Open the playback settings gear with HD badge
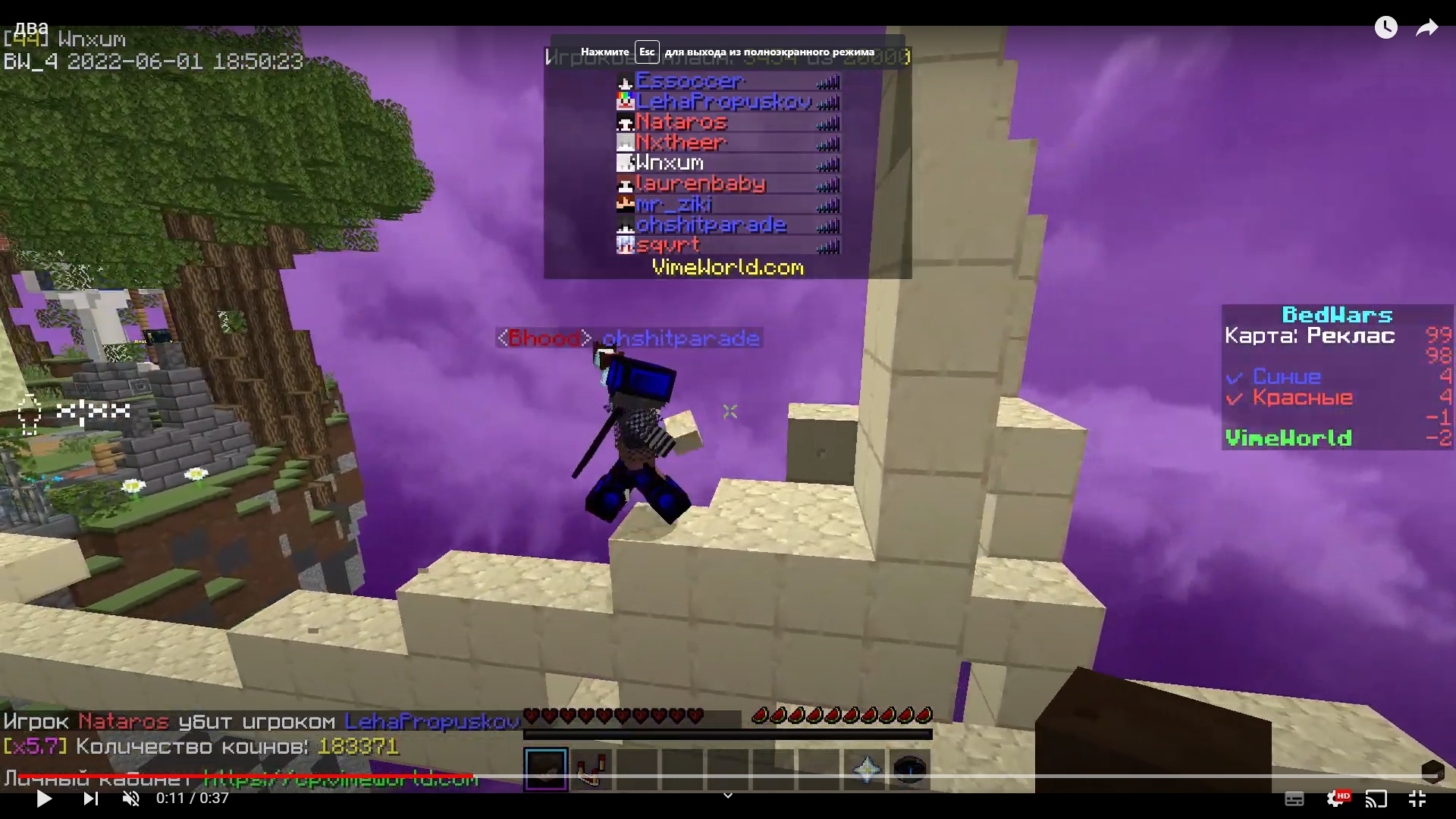 click(x=1337, y=799)
